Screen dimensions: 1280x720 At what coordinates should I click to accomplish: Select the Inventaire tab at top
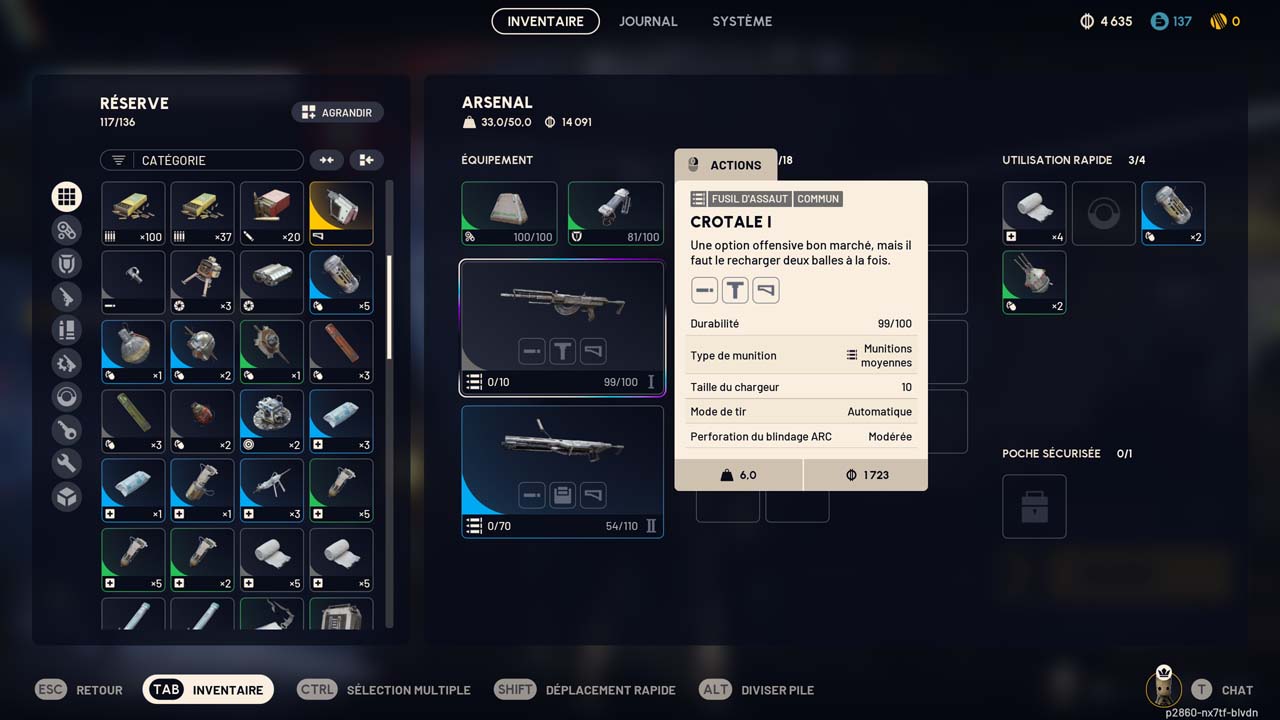tap(545, 21)
